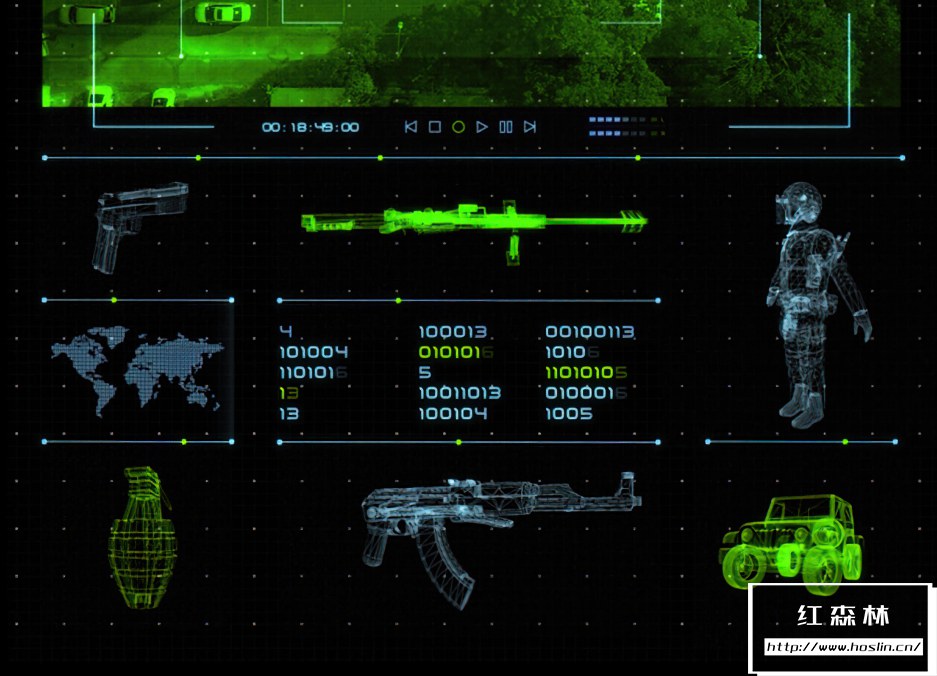Click the skip-to-end playback button
This screenshot has width=937, height=676.
530,127
